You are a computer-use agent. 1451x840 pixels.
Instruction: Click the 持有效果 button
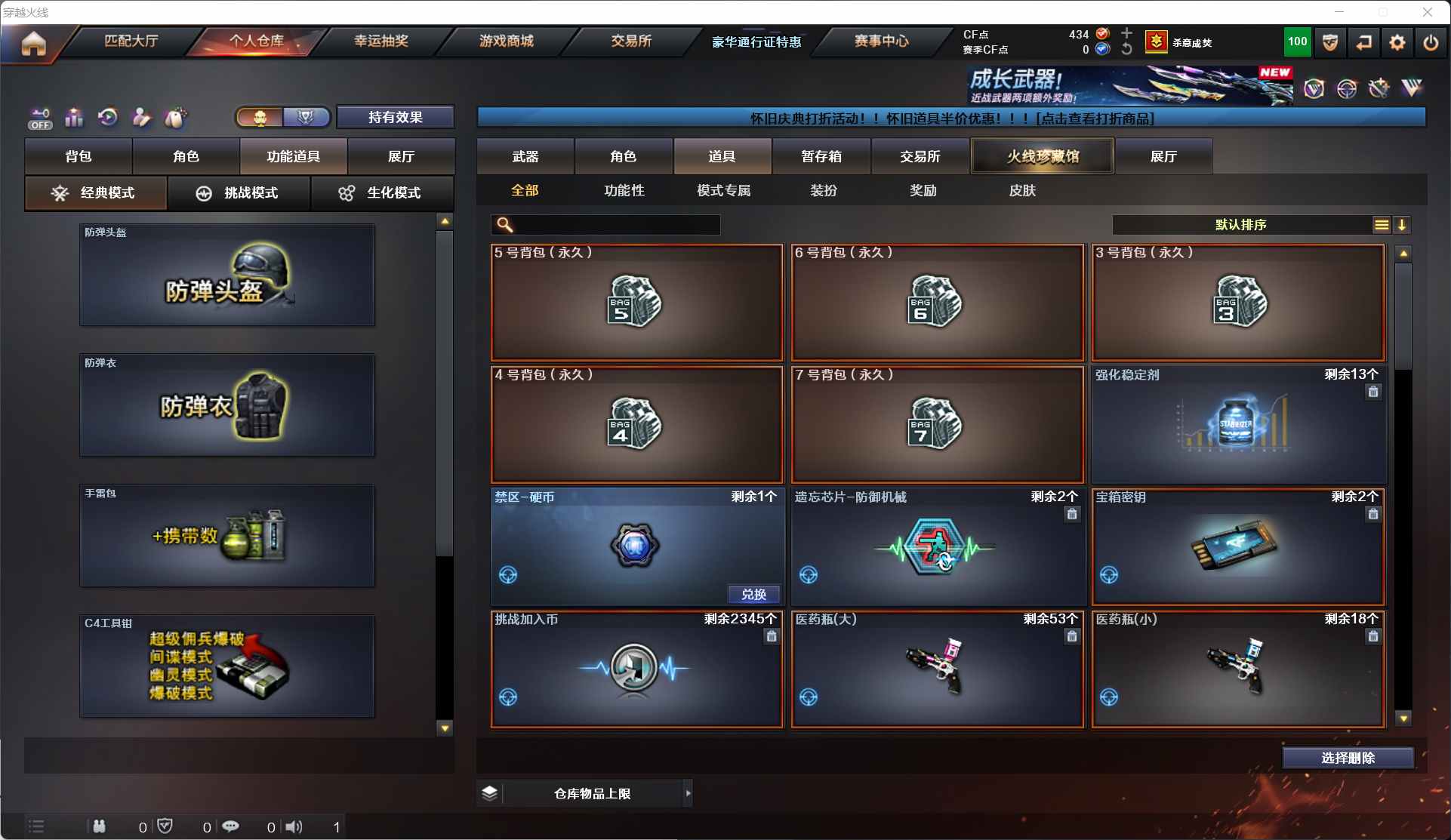pos(395,117)
